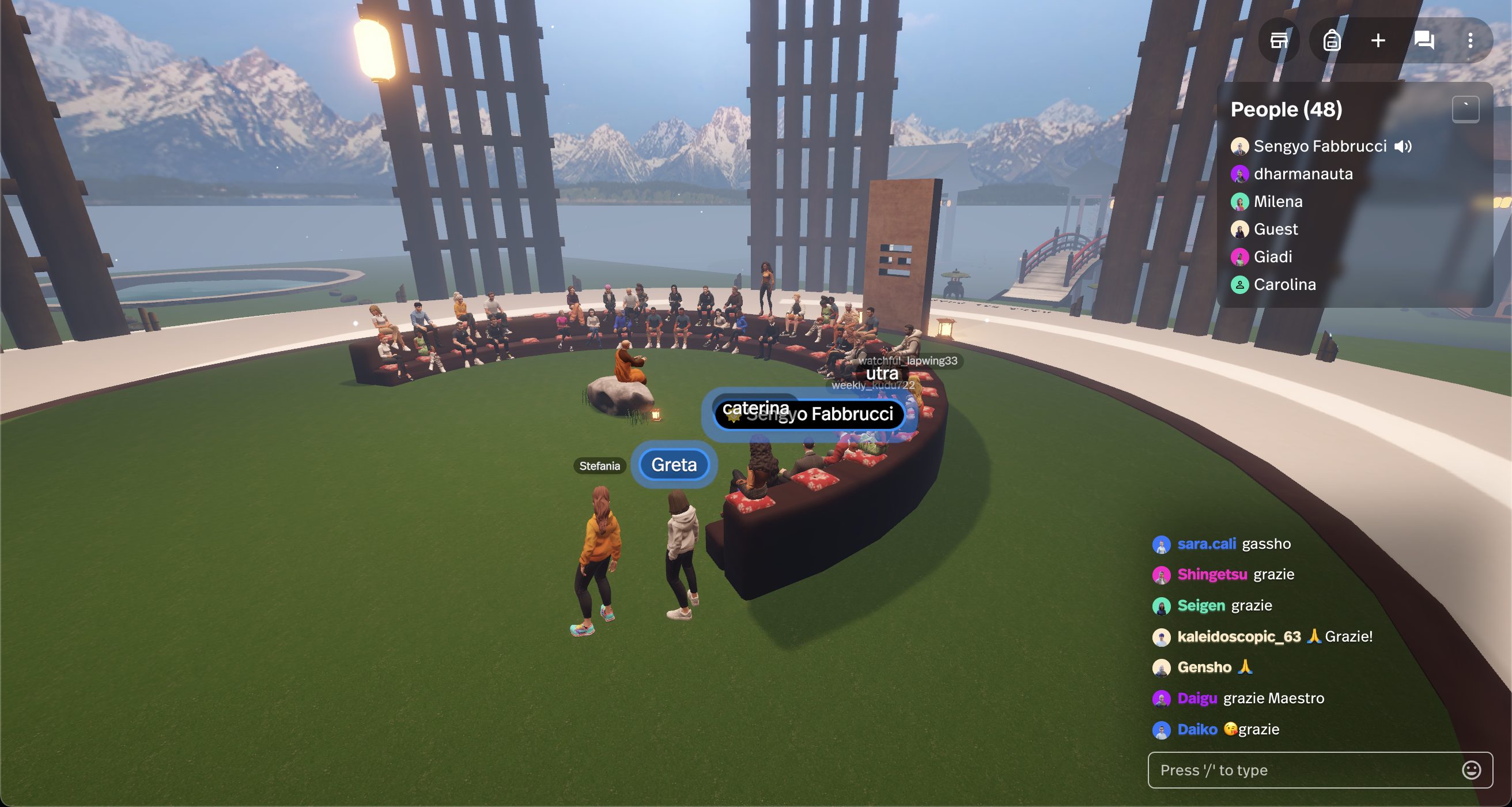Viewport: 1512px width, 807px height.
Task: Click sara.cali's name in chat
Action: (1206, 544)
